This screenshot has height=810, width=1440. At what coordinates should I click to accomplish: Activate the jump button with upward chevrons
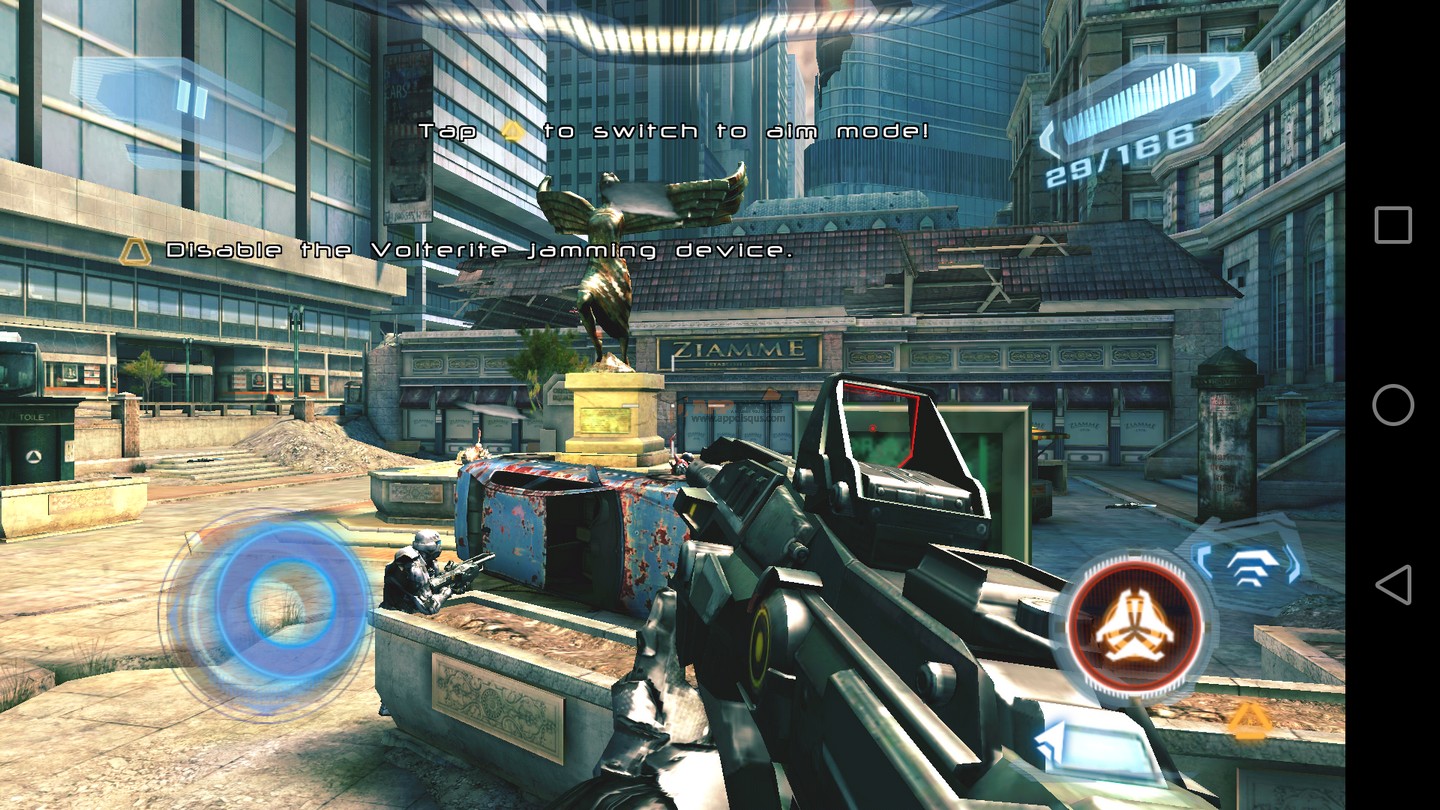pos(1251,565)
